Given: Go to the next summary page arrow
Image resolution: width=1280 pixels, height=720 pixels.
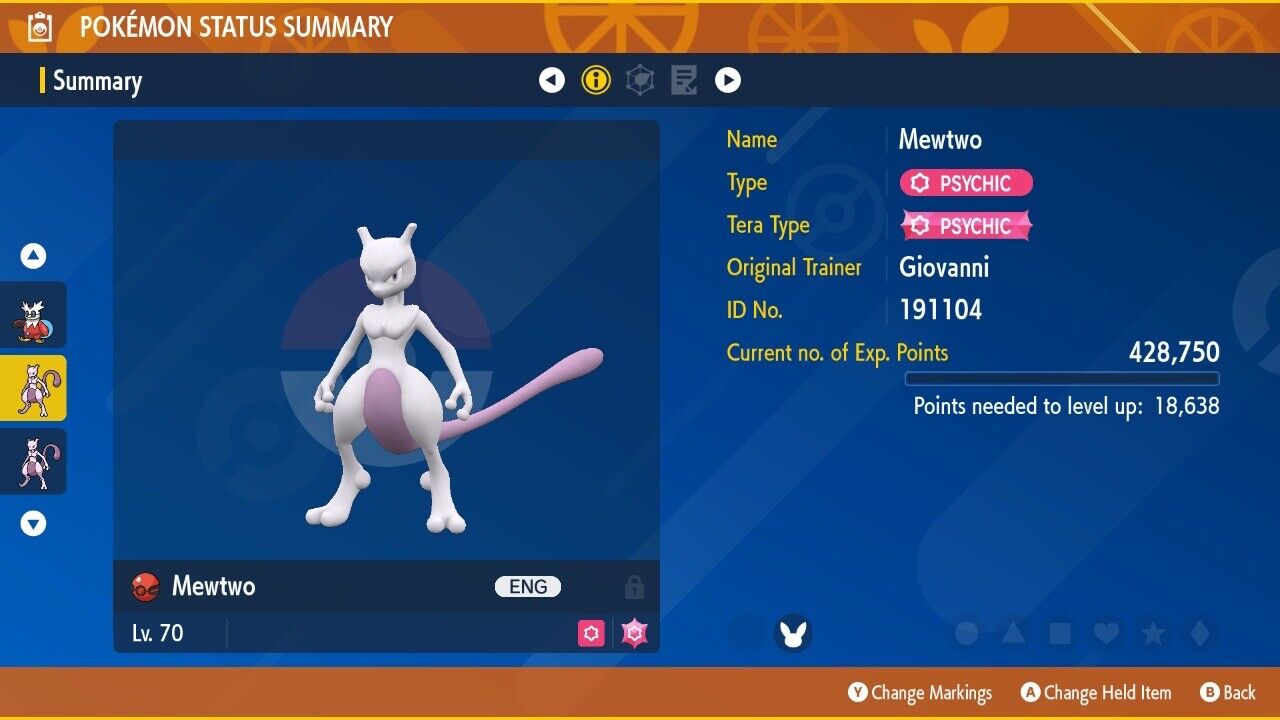Looking at the screenshot, I should [x=728, y=81].
